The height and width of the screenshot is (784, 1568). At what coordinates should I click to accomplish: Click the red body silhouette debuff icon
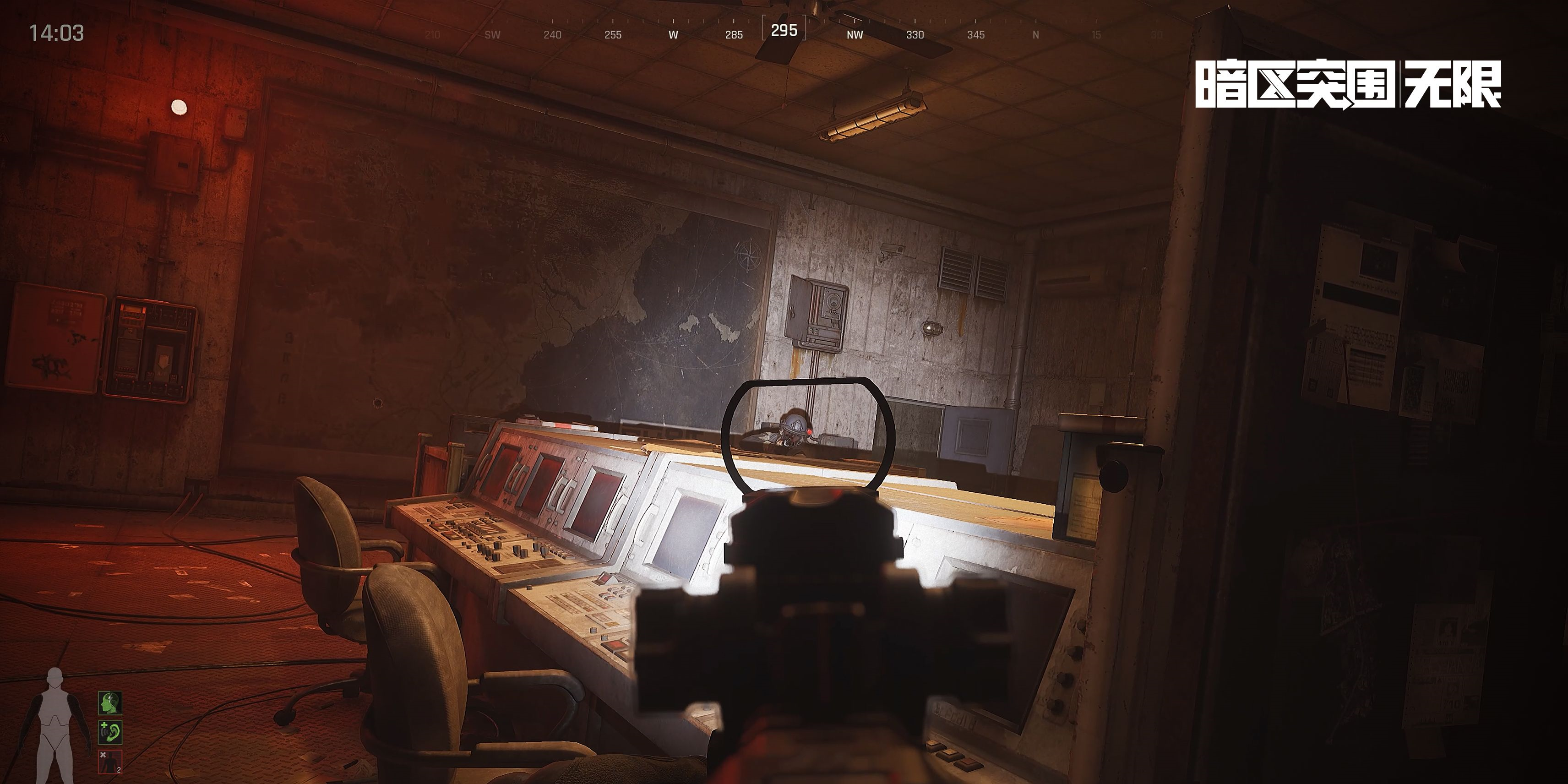point(110,762)
